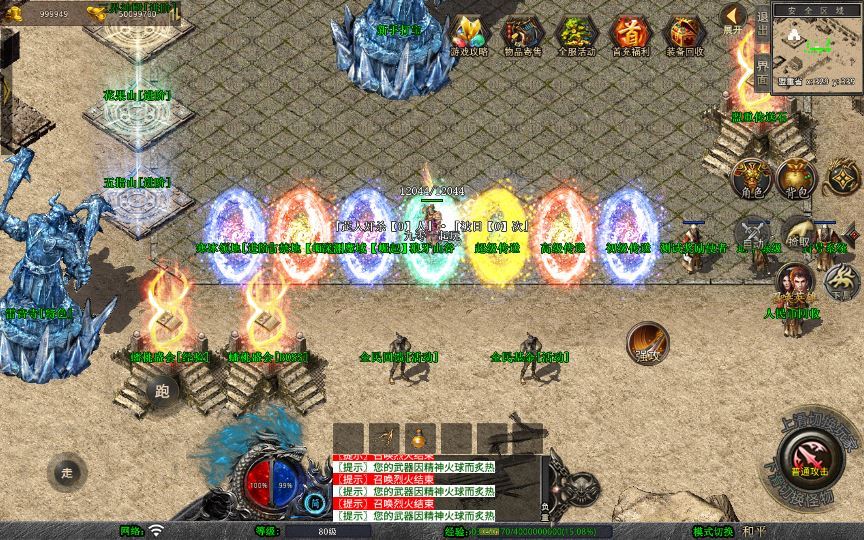Switch to 跑 run movement mode

(163, 391)
